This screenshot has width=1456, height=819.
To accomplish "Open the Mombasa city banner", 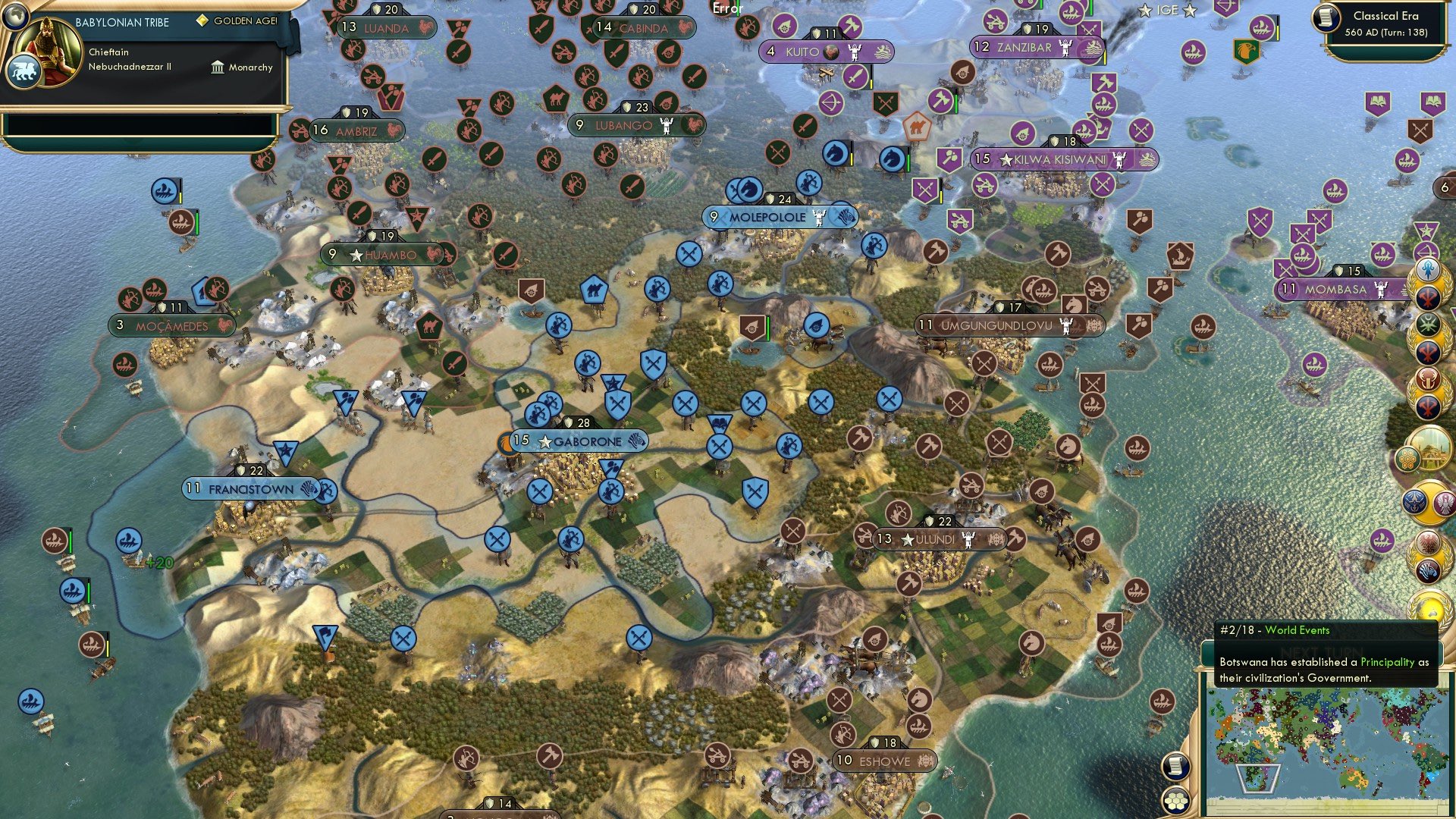I will (1338, 289).
